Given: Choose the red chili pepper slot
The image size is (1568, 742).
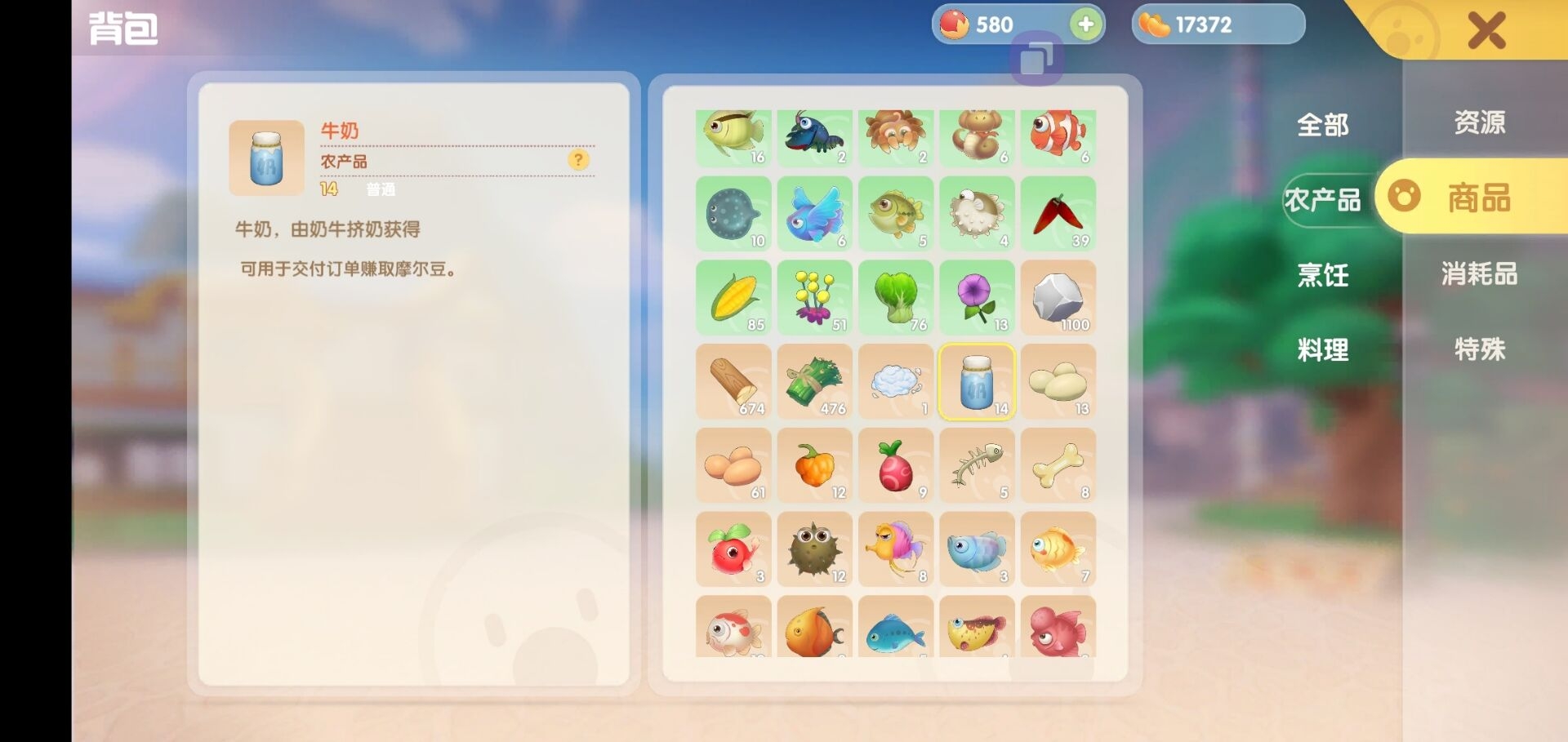Looking at the screenshot, I should pyautogui.click(x=1058, y=214).
